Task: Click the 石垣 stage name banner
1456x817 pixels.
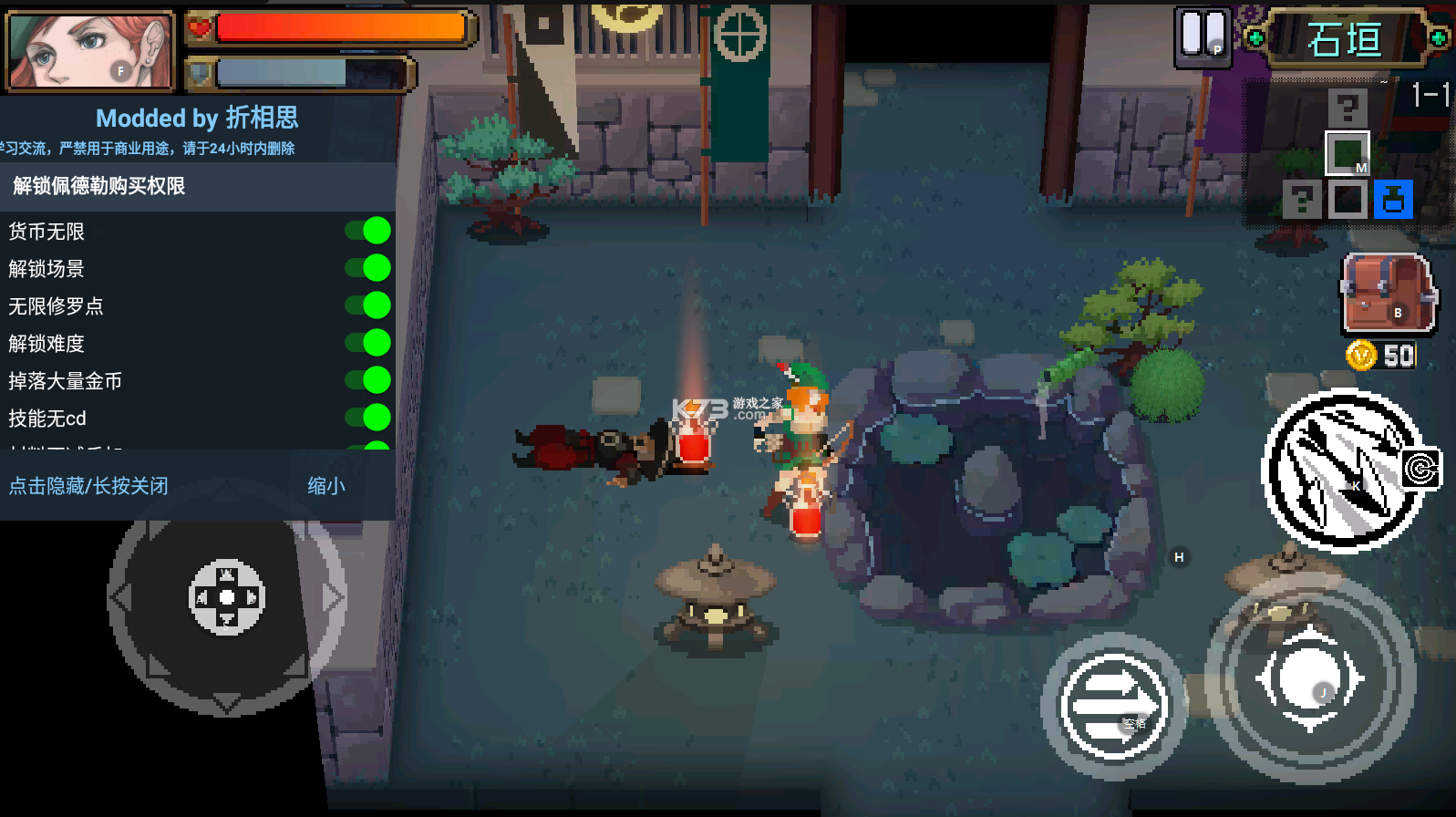Action: coord(1346,39)
